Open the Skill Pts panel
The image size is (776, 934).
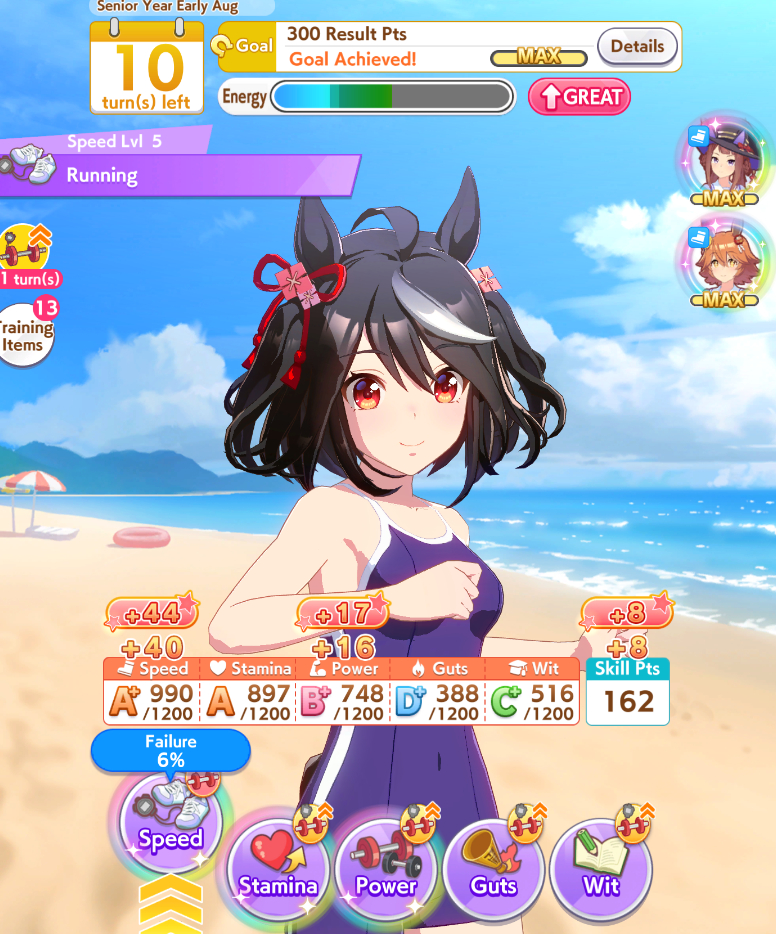pyautogui.click(x=628, y=692)
